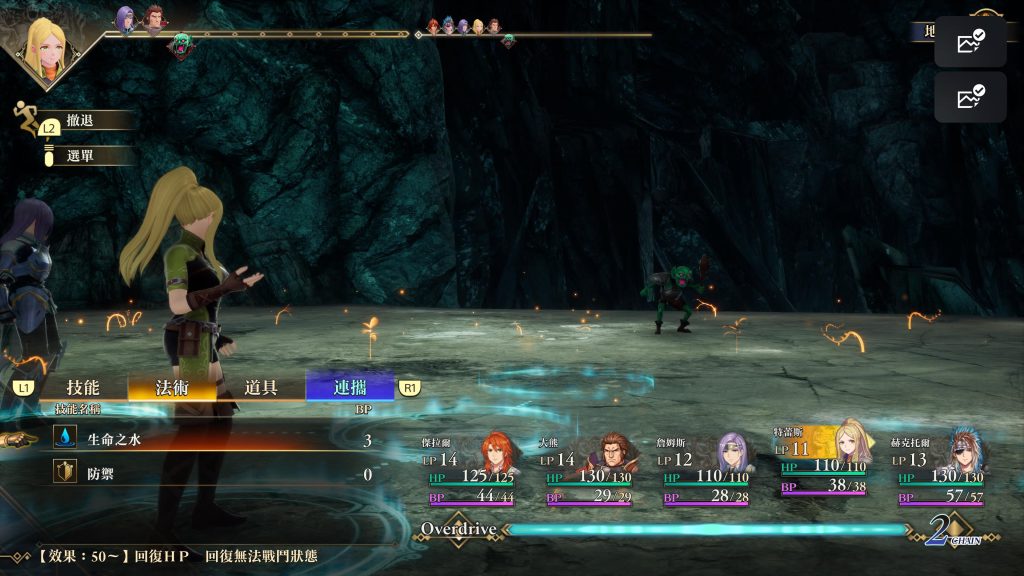Click the green goblin turn-order marker

[181, 46]
